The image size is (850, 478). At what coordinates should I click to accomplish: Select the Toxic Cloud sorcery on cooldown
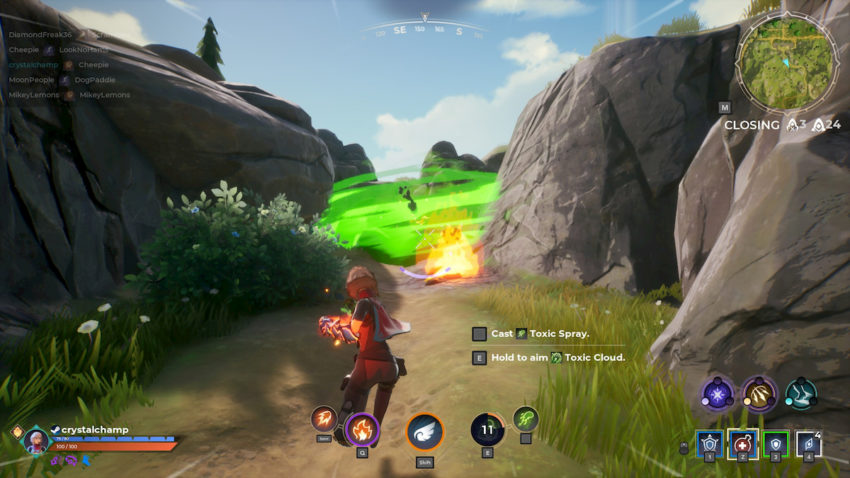pyautogui.click(x=486, y=430)
